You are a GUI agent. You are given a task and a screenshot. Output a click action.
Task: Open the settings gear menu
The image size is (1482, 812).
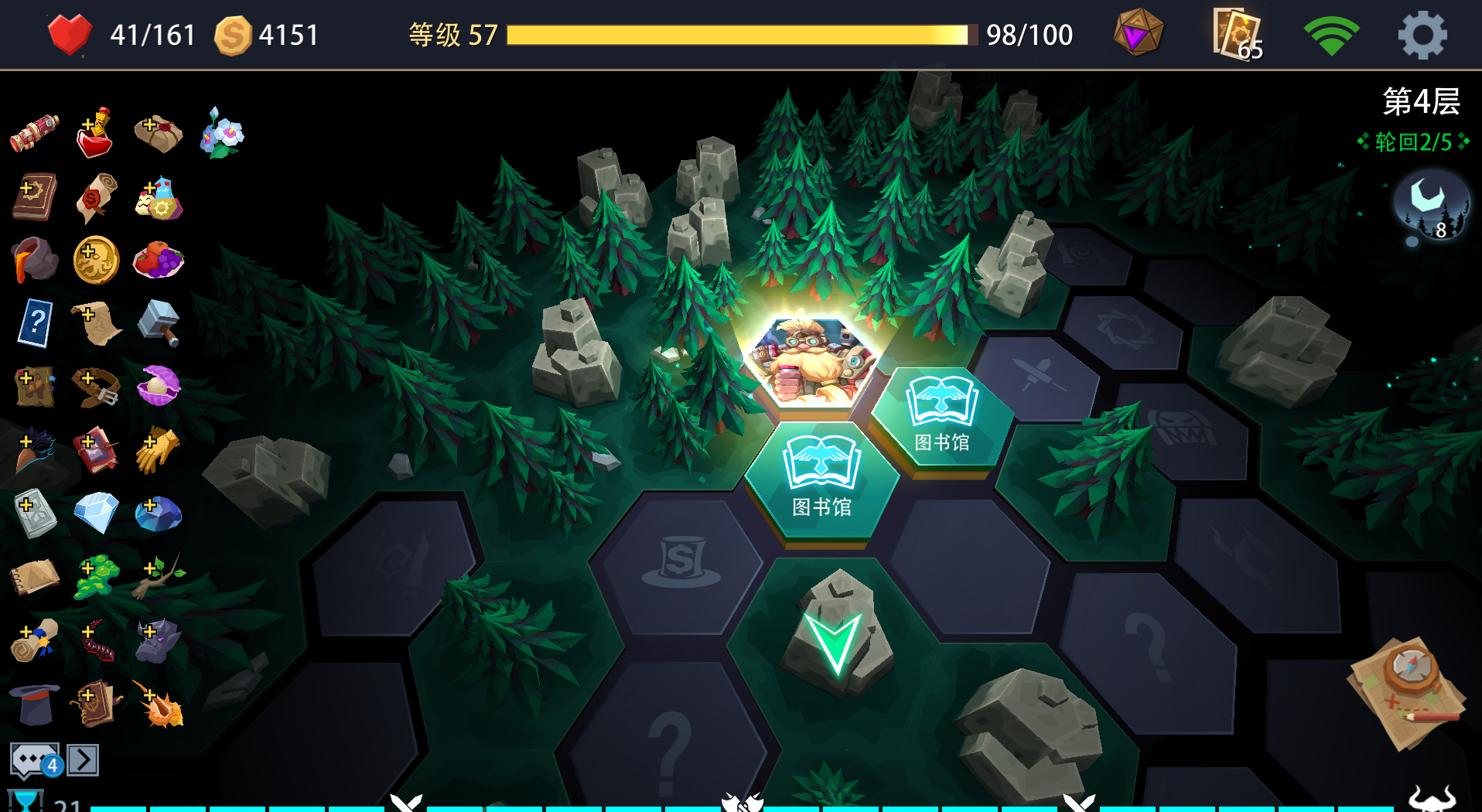click(x=1422, y=34)
